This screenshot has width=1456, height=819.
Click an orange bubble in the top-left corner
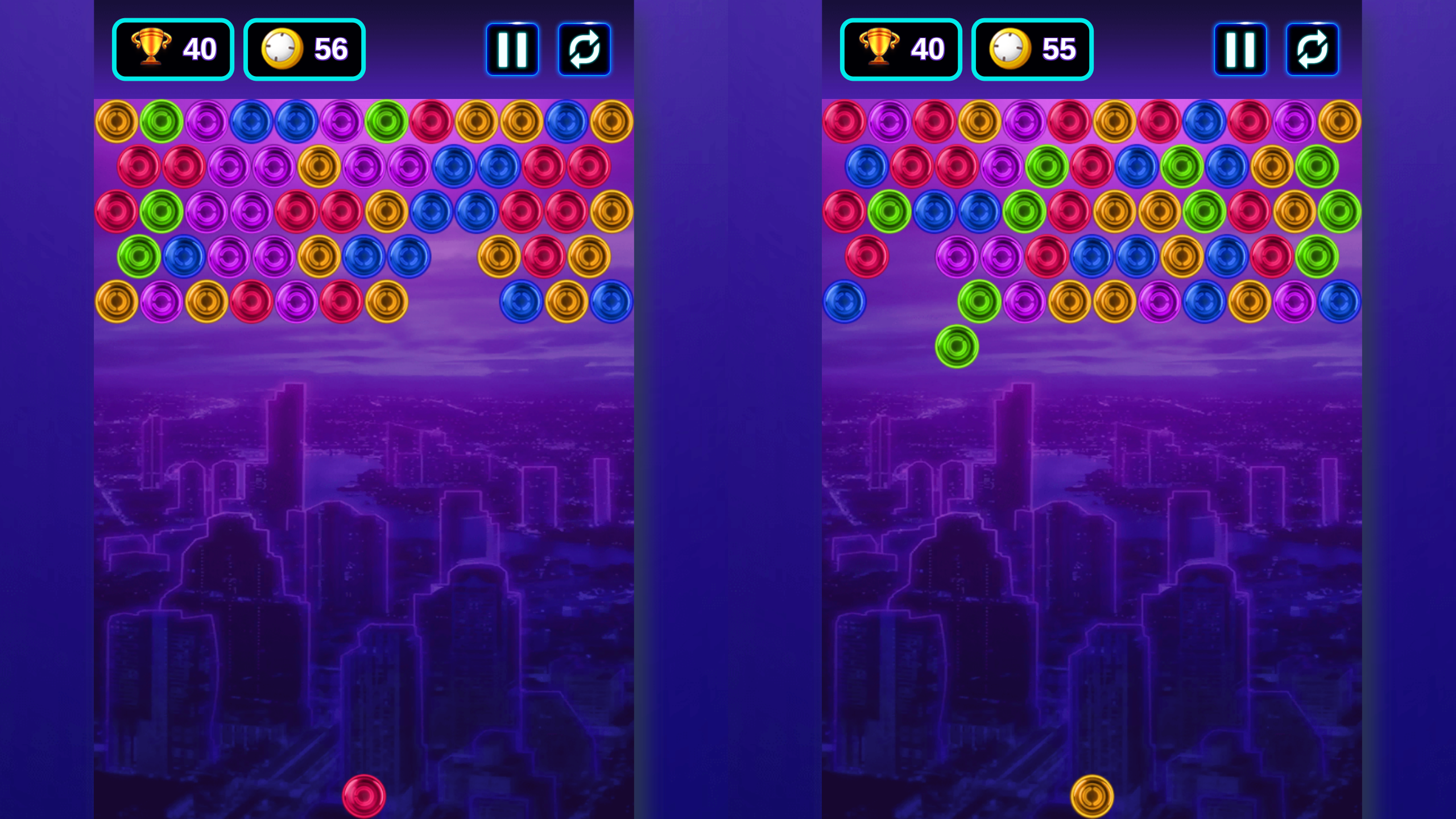(115, 119)
